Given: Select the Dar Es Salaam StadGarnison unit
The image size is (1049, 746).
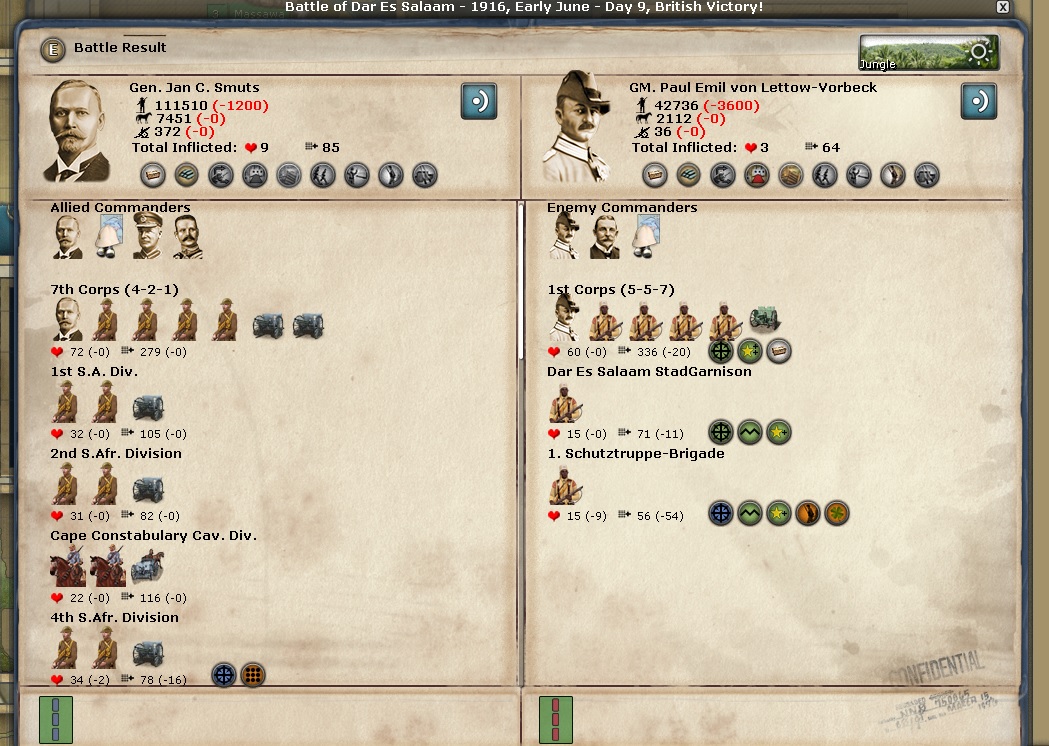Looking at the screenshot, I should tap(565, 403).
